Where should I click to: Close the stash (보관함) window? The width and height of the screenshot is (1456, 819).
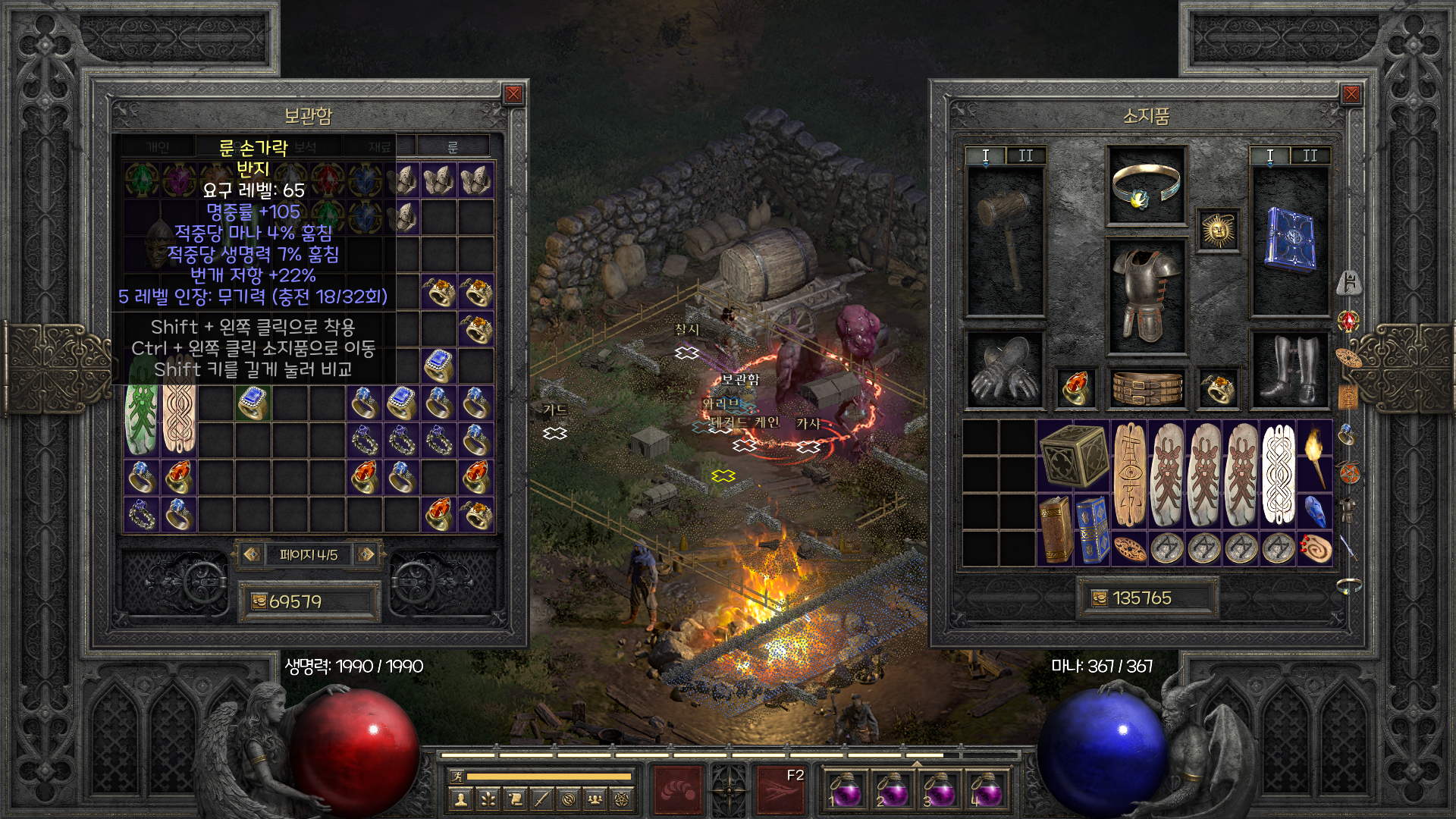click(513, 94)
